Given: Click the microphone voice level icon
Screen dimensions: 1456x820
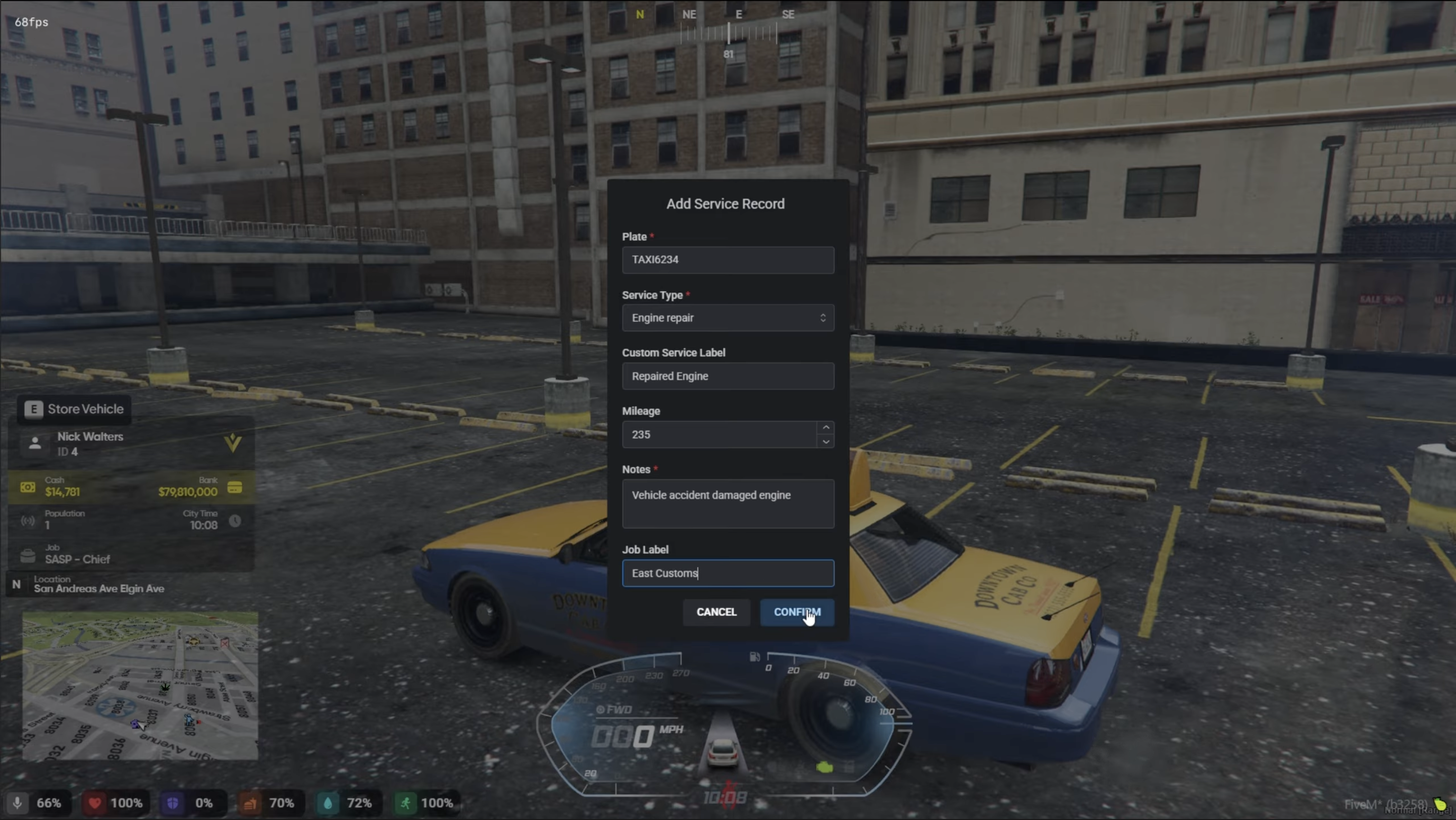Looking at the screenshot, I should pos(17,803).
